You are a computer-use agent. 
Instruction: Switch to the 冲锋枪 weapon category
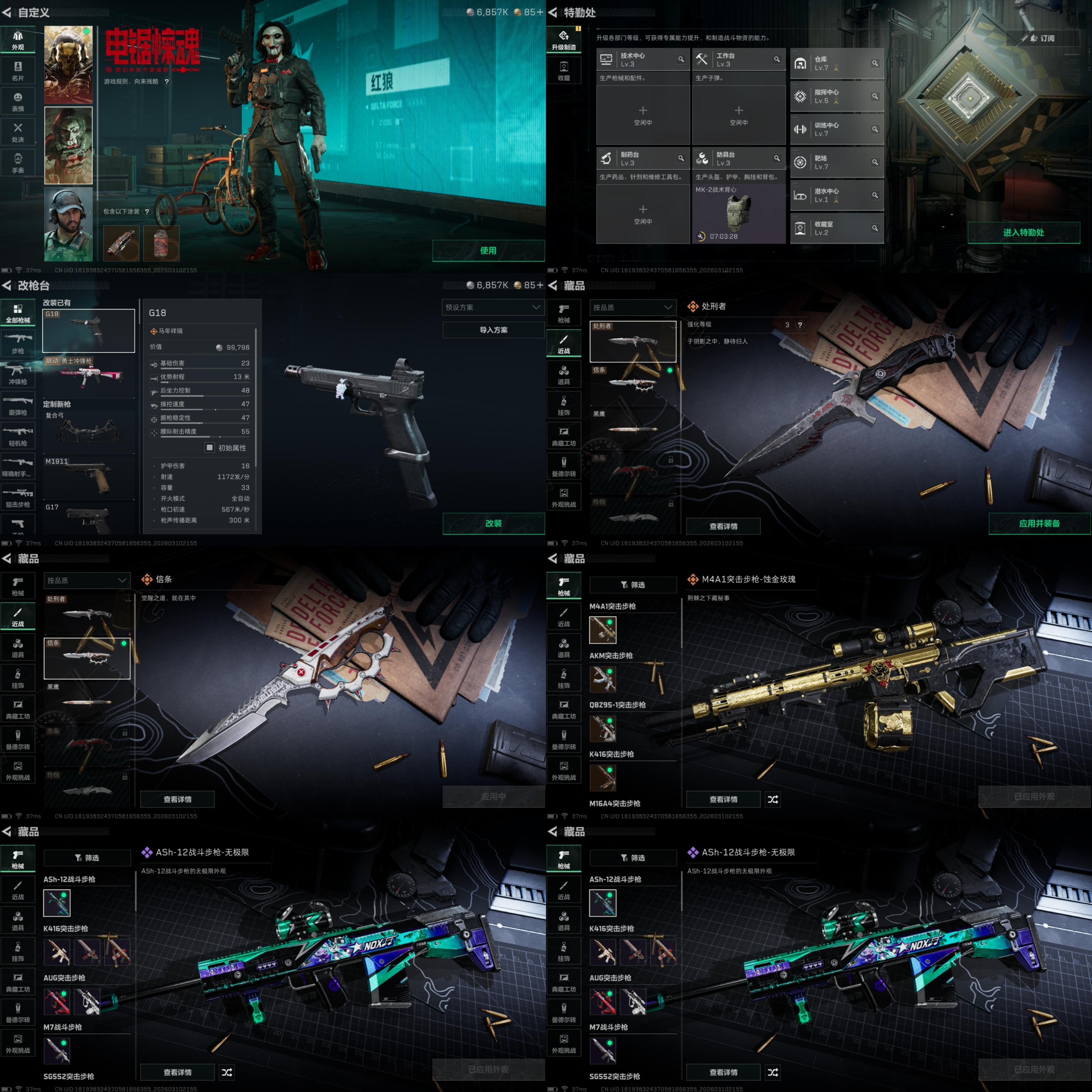pyautogui.click(x=18, y=374)
